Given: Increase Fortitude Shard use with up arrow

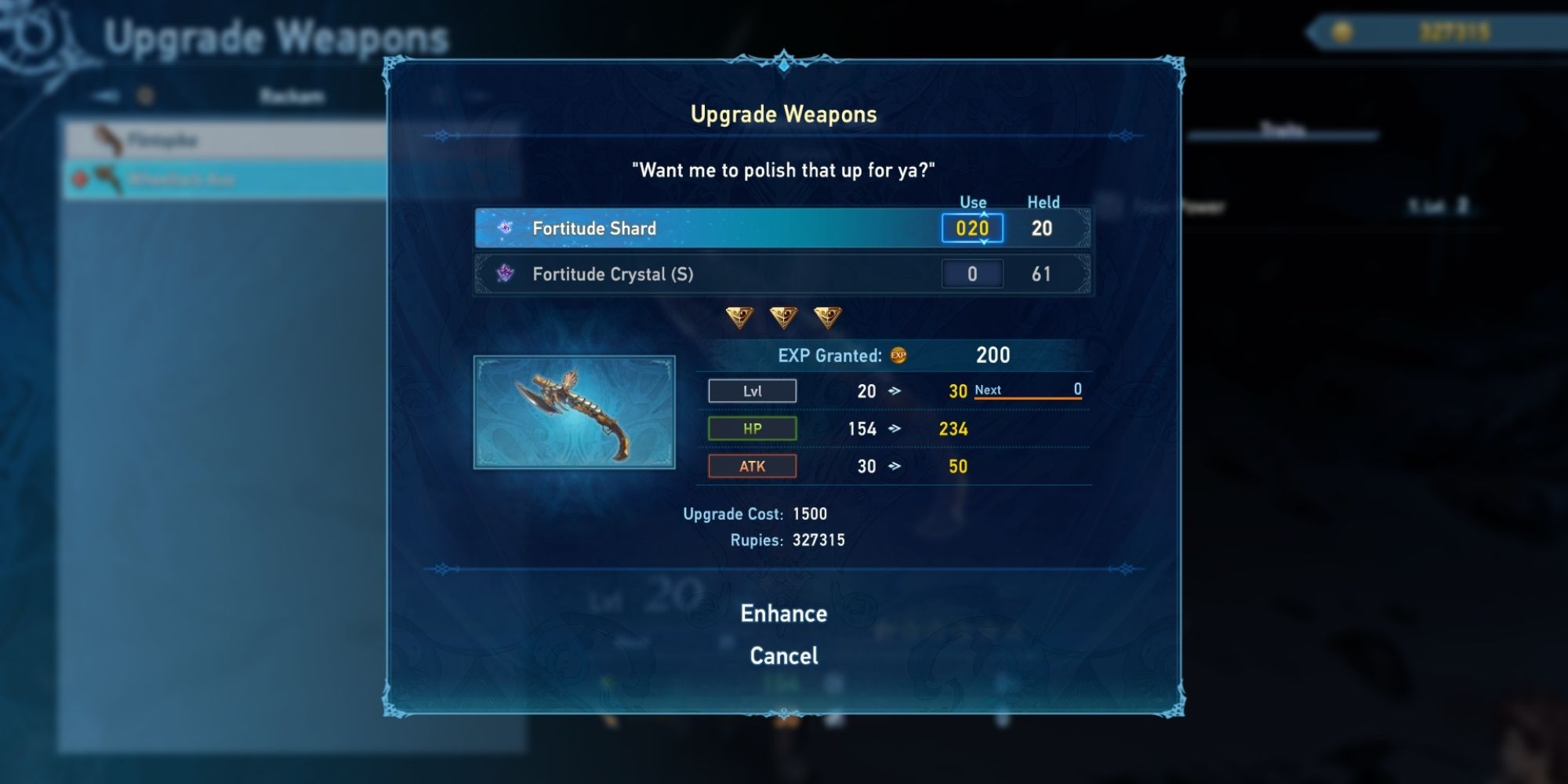Looking at the screenshot, I should [983, 213].
